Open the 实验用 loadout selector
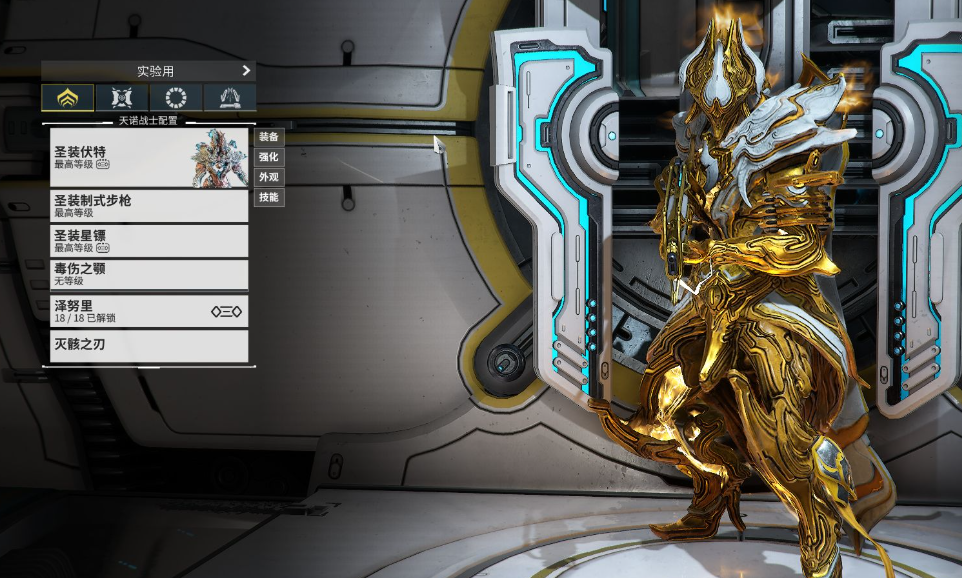Viewport: 962px width, 578px height. 148,71
